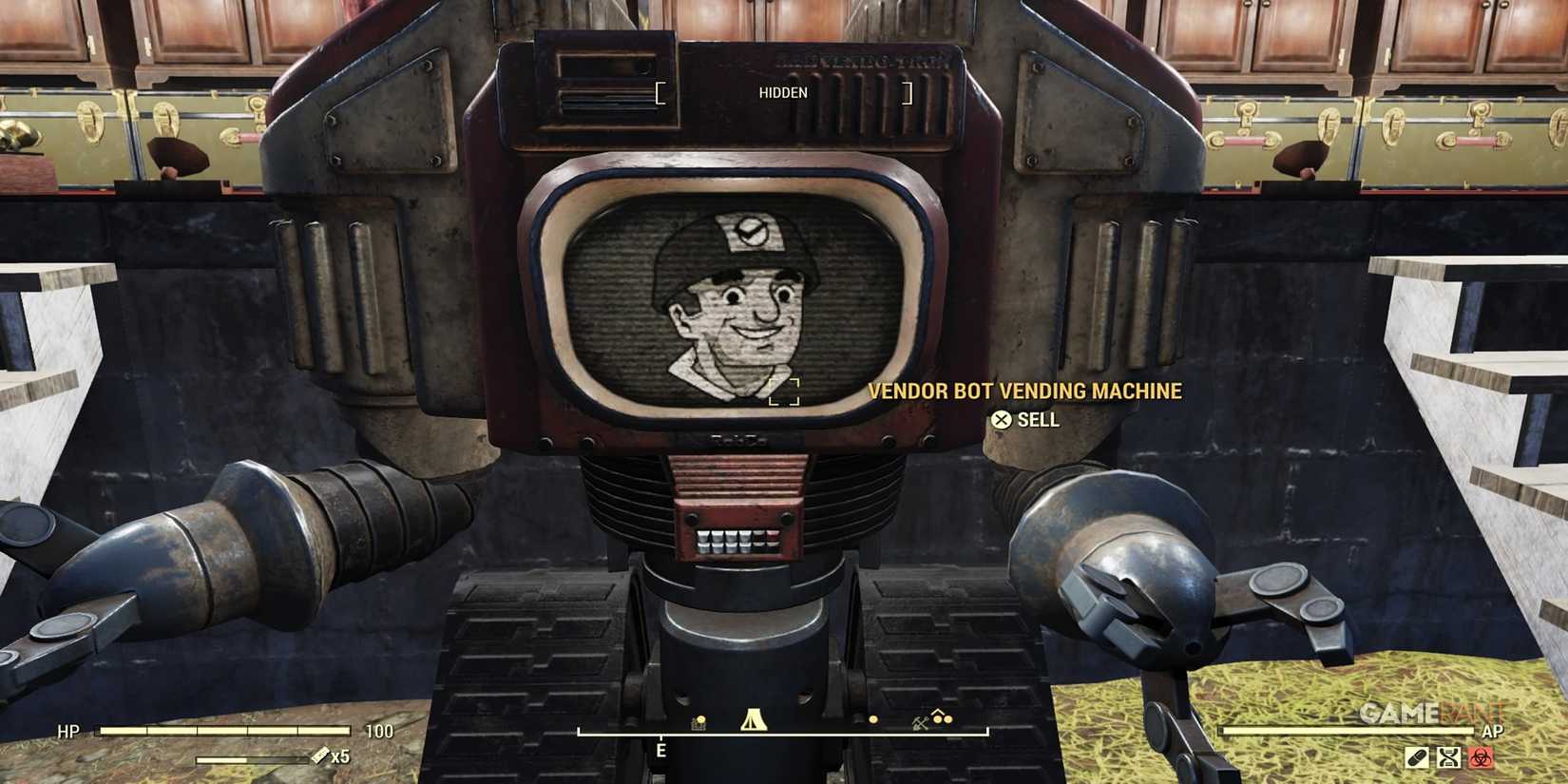Click the pill-shaped chems icon in the HUD
The width and height of the screenshot is (1568, 784).
(x=1417, y=757)
